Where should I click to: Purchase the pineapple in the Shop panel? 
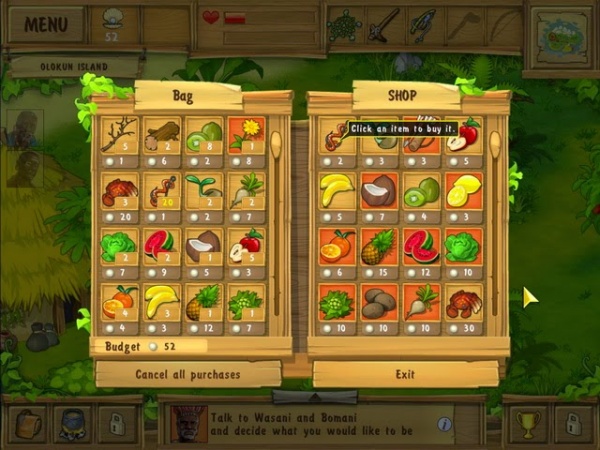[x=379, y=246]
